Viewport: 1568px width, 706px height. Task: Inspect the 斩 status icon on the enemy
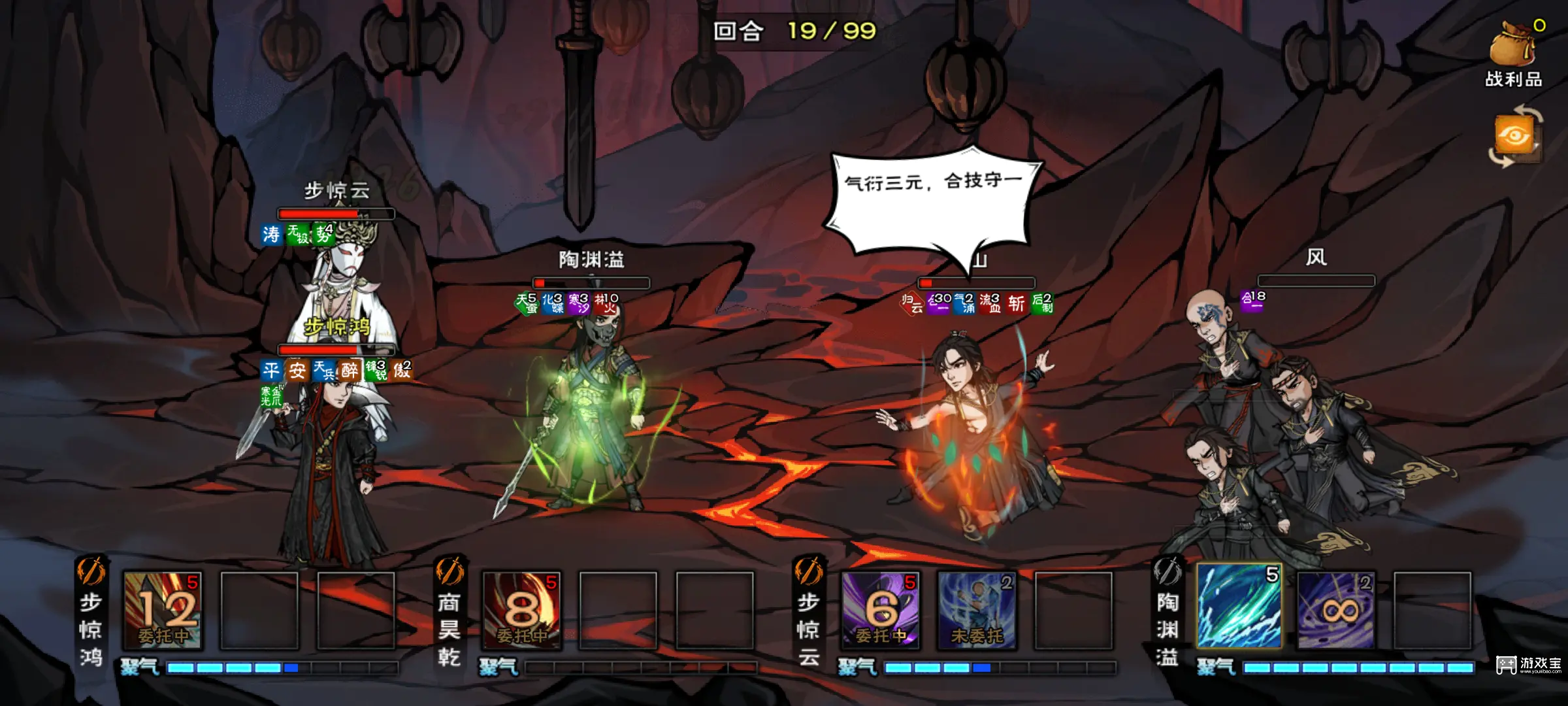1016,303
